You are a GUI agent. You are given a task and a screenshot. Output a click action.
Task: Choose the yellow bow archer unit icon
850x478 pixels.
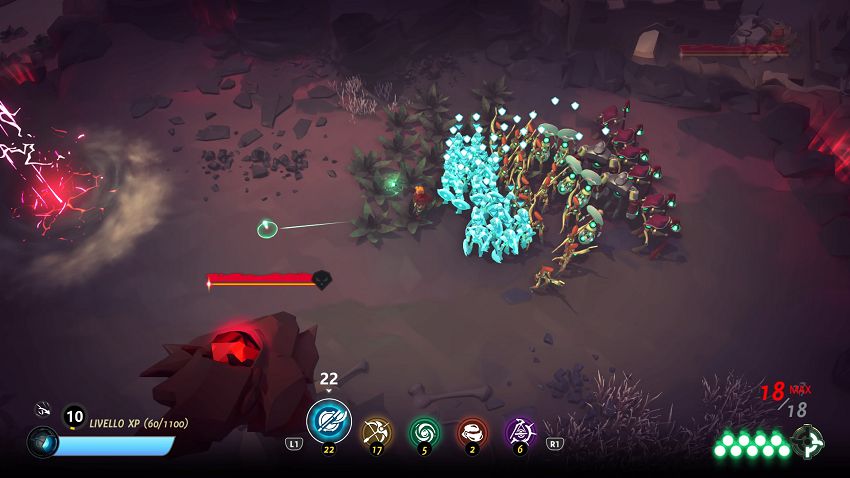[377, 432]
